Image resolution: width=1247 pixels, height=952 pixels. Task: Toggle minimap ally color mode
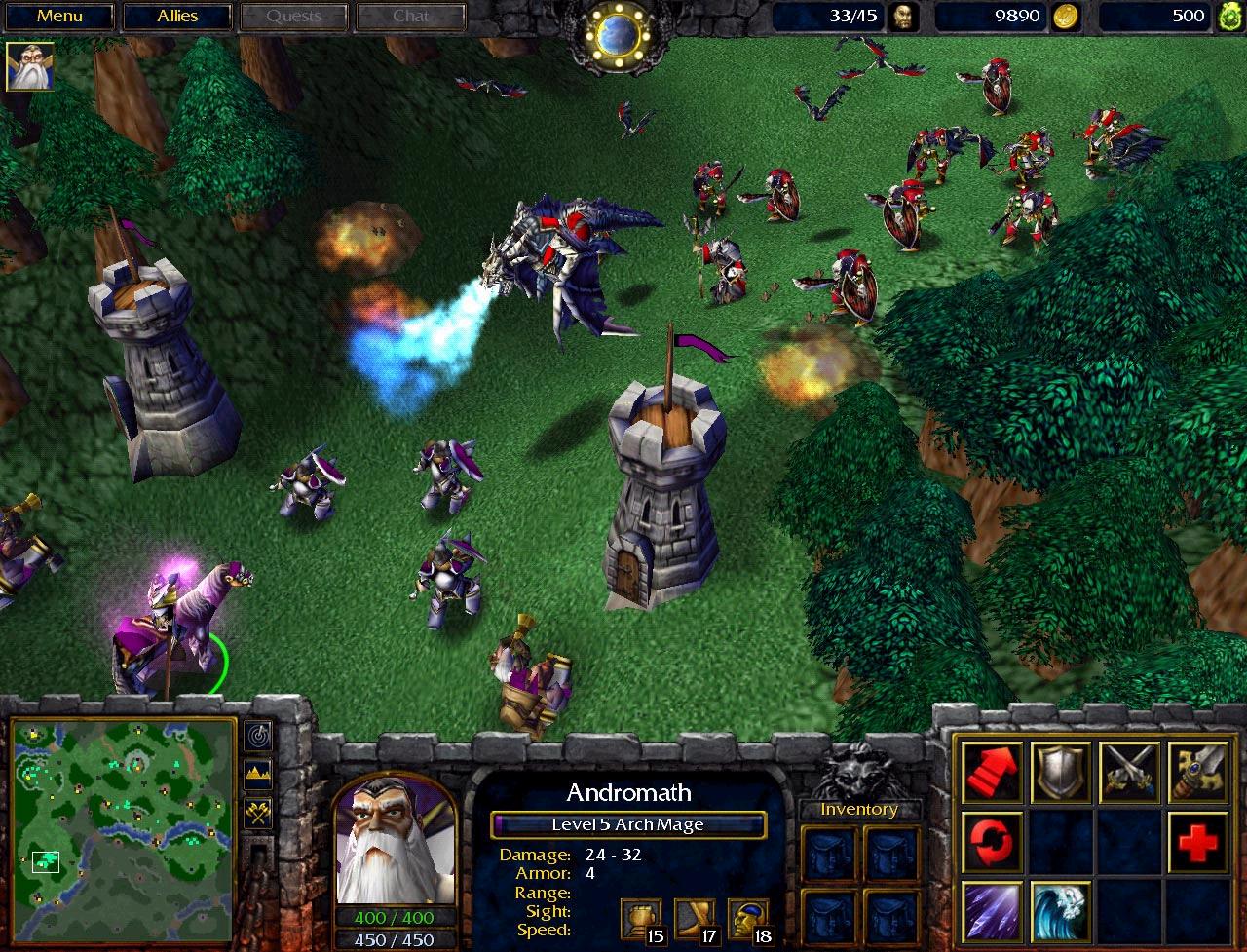[x=259, y=813]
